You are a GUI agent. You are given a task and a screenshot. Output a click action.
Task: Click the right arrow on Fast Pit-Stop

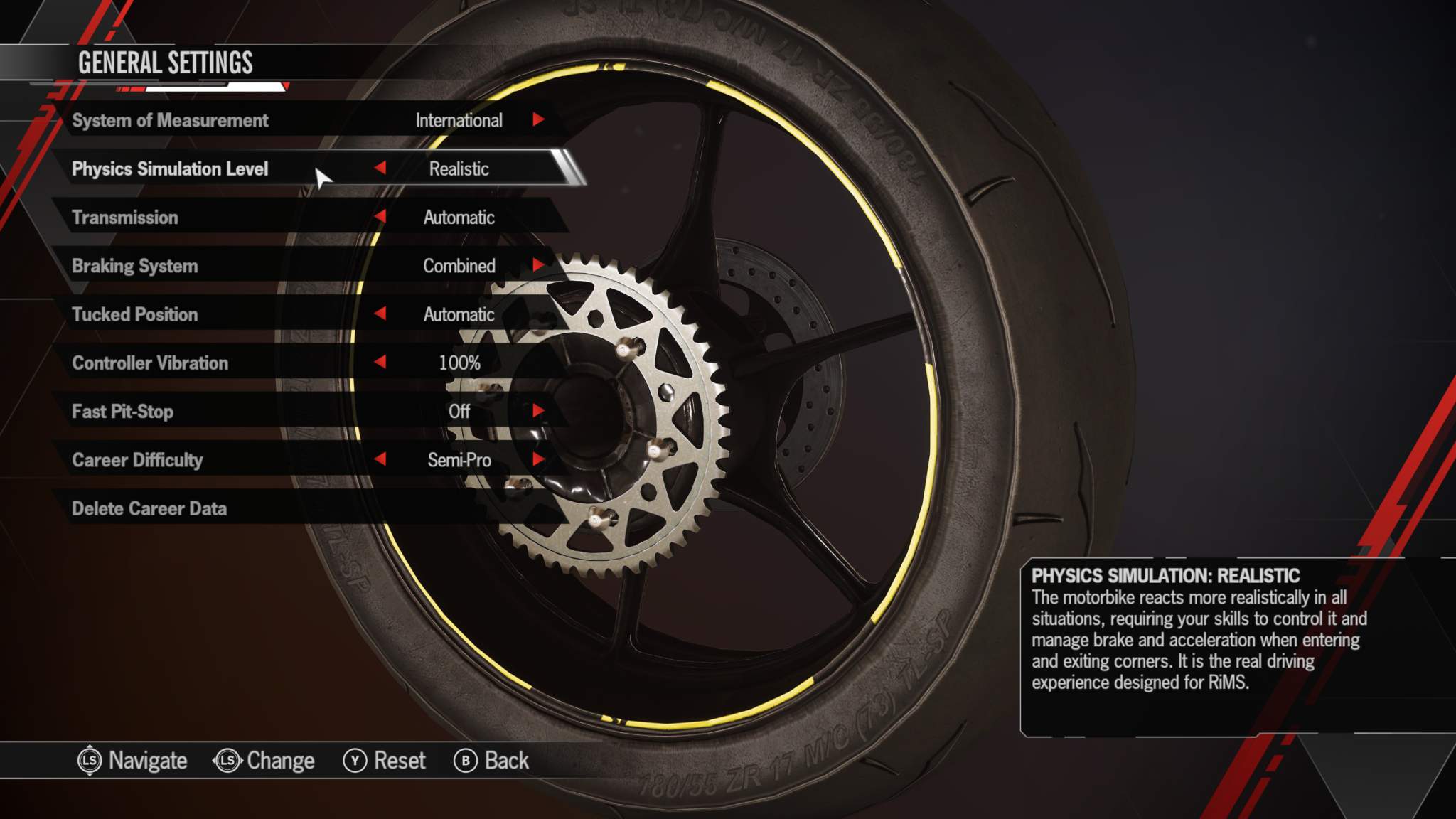tap(539, 411)
